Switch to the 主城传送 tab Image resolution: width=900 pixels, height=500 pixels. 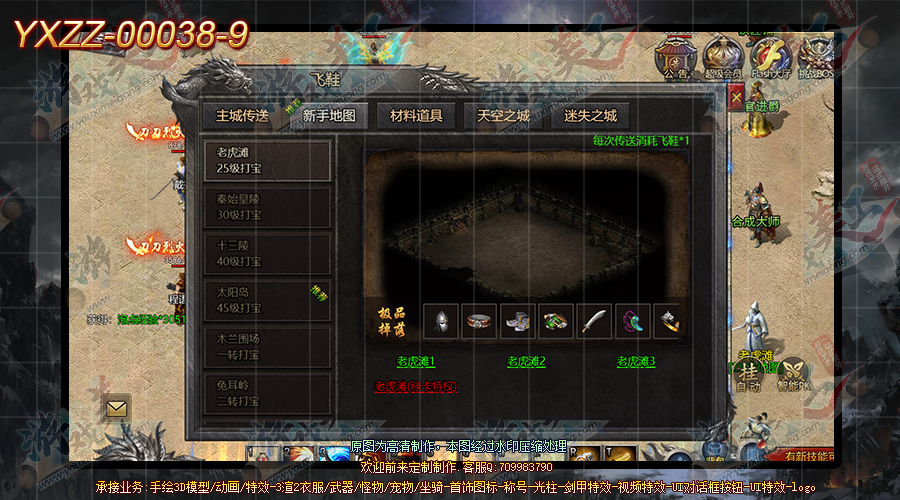242,115
